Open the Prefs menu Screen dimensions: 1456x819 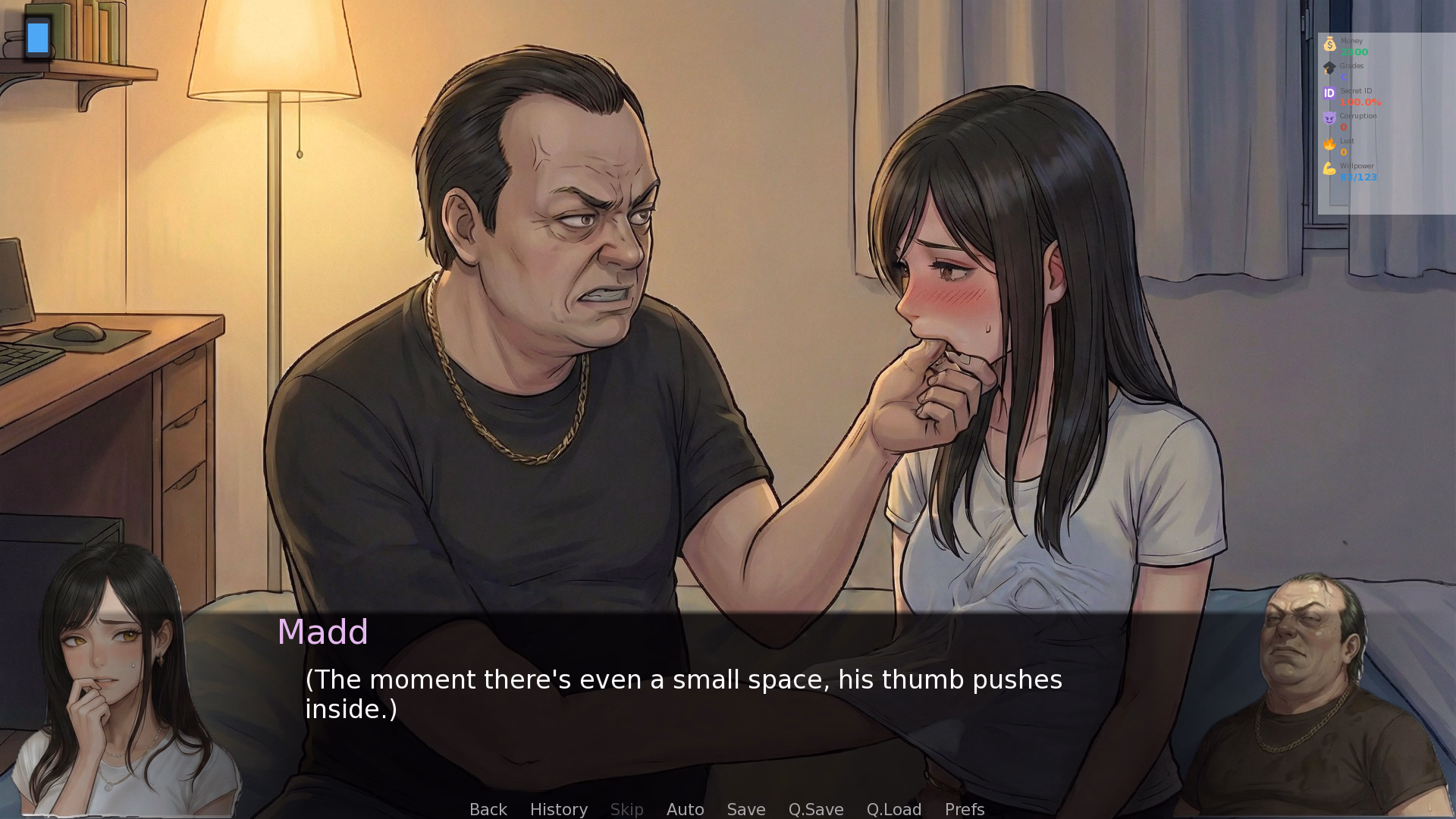964,809
